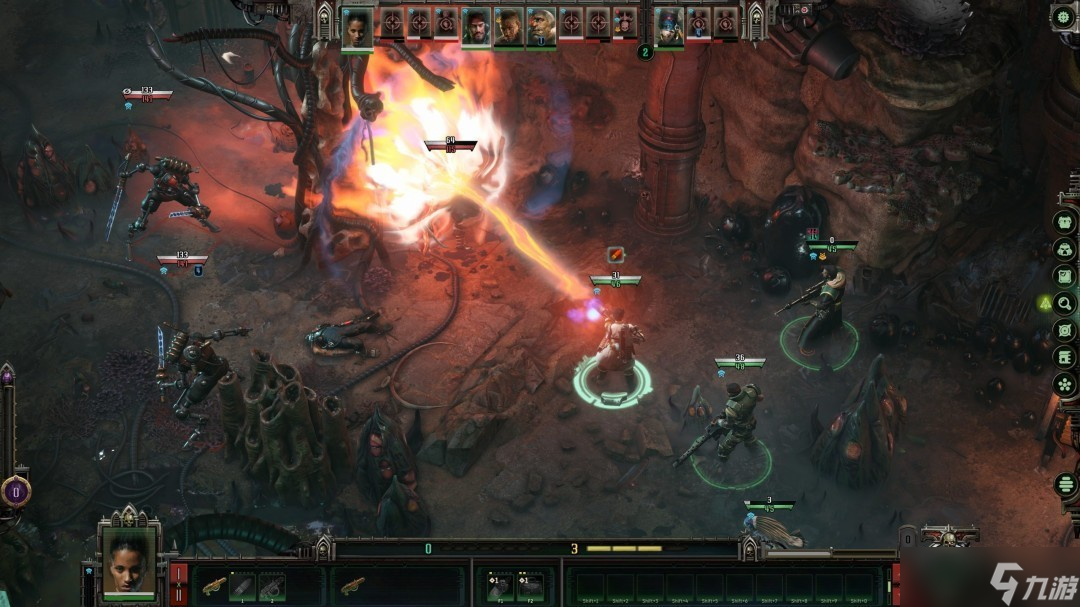Open the three-line menu button

pos(1066,485)
